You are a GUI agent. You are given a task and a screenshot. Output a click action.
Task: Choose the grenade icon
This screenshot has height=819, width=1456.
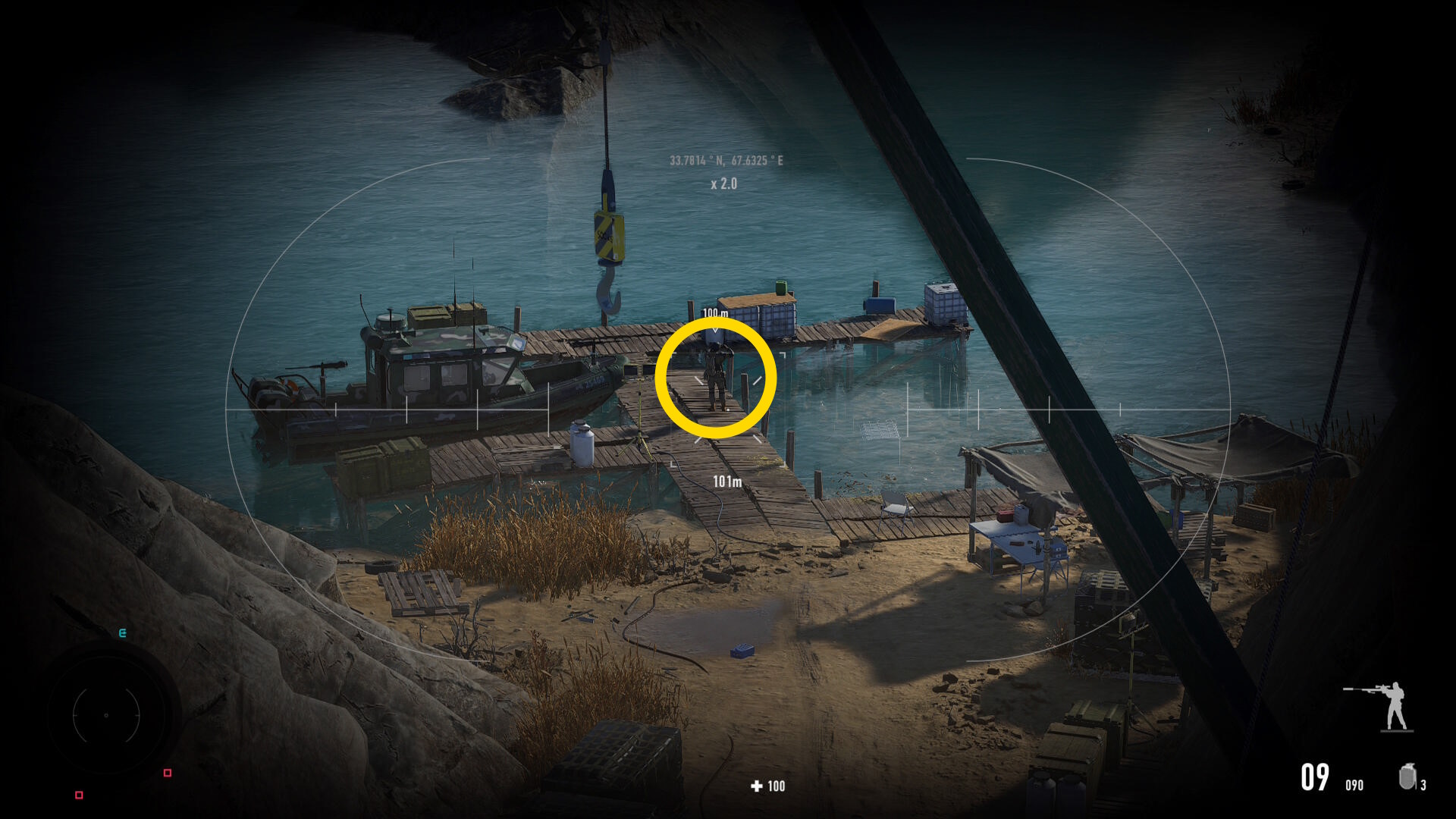pos(1407,777)
